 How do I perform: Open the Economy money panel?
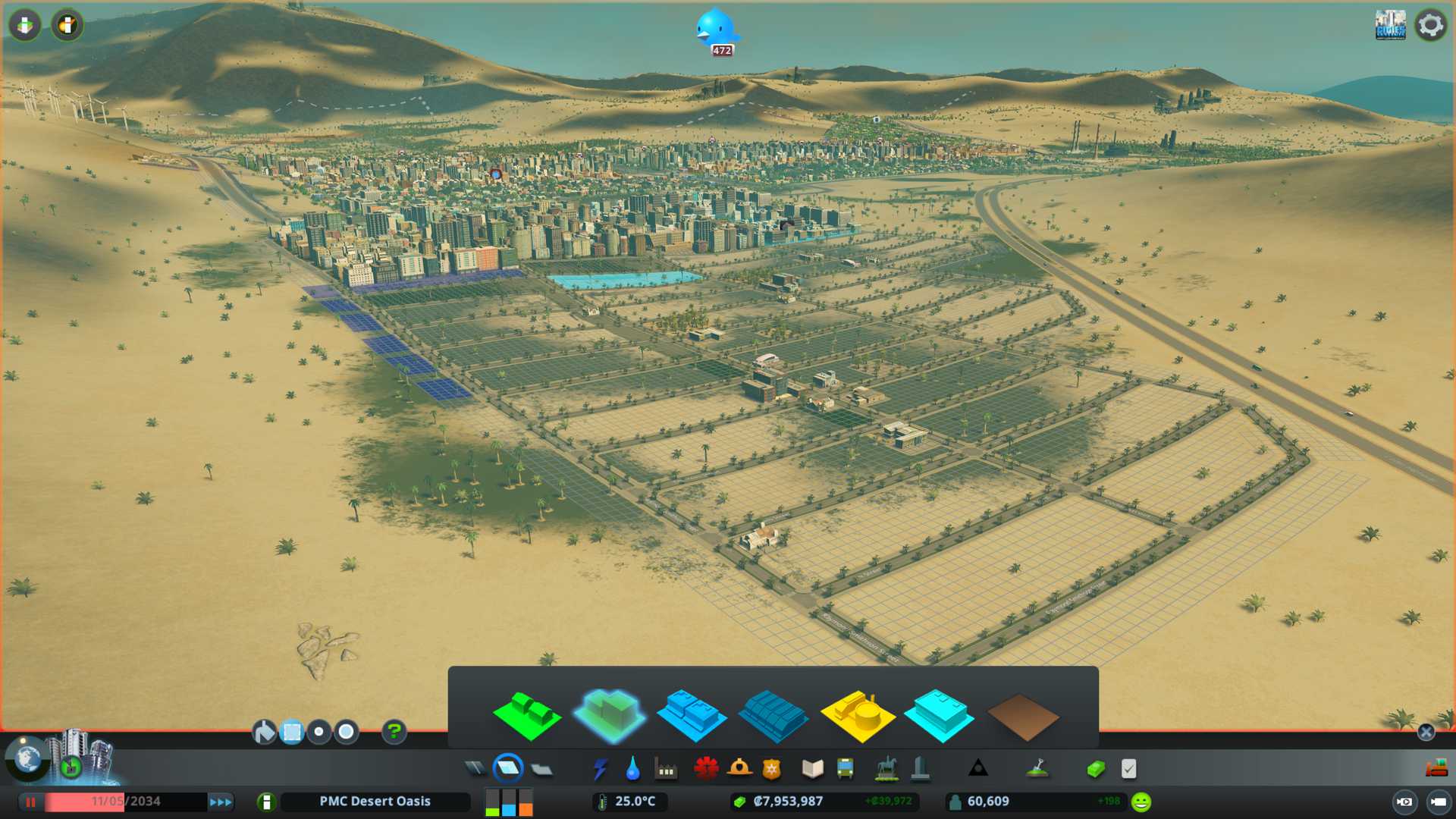1095,769
